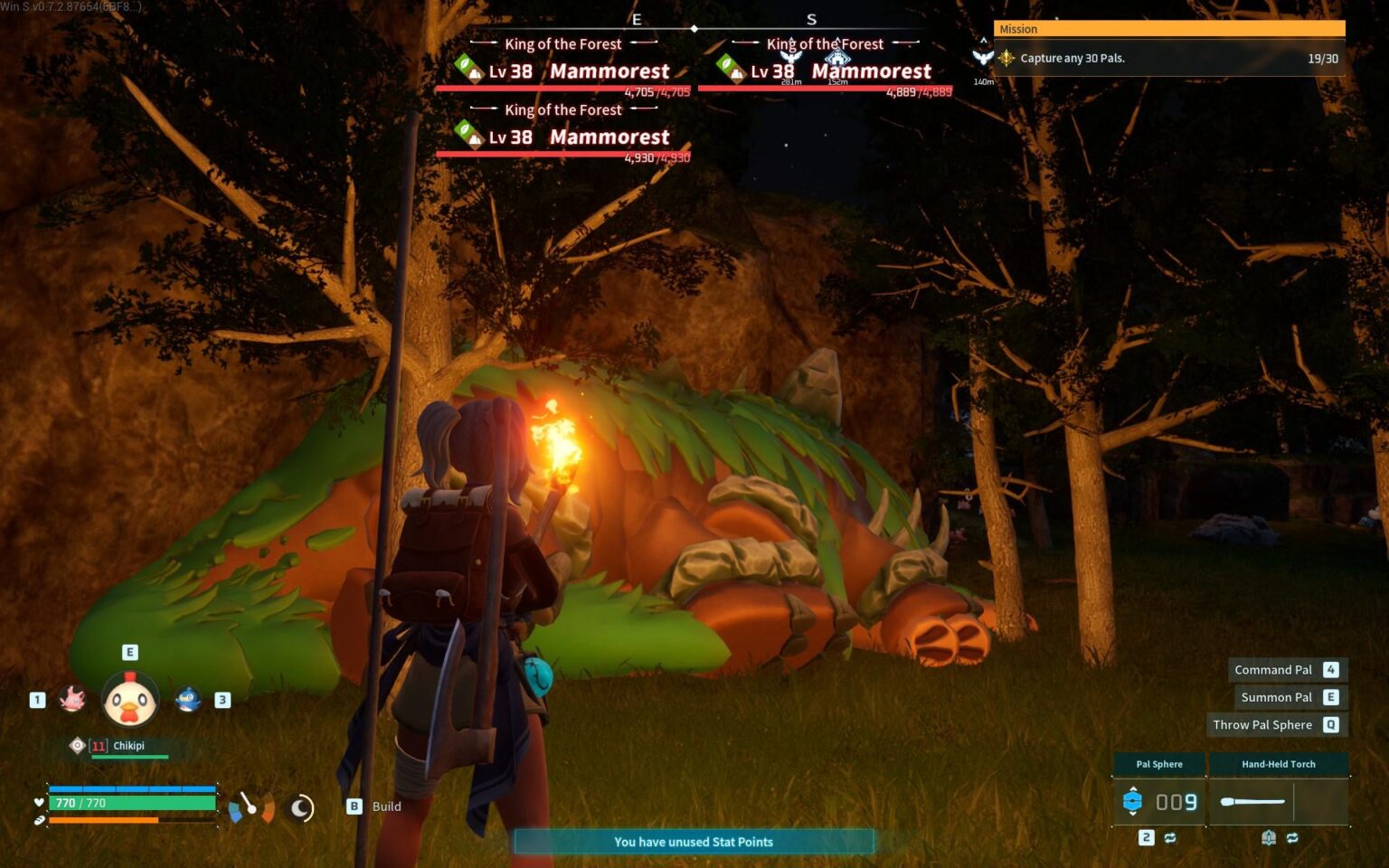Select the Chikipi pal portrait icon
Screen dimensions: 1389x868
pos(128,698)
